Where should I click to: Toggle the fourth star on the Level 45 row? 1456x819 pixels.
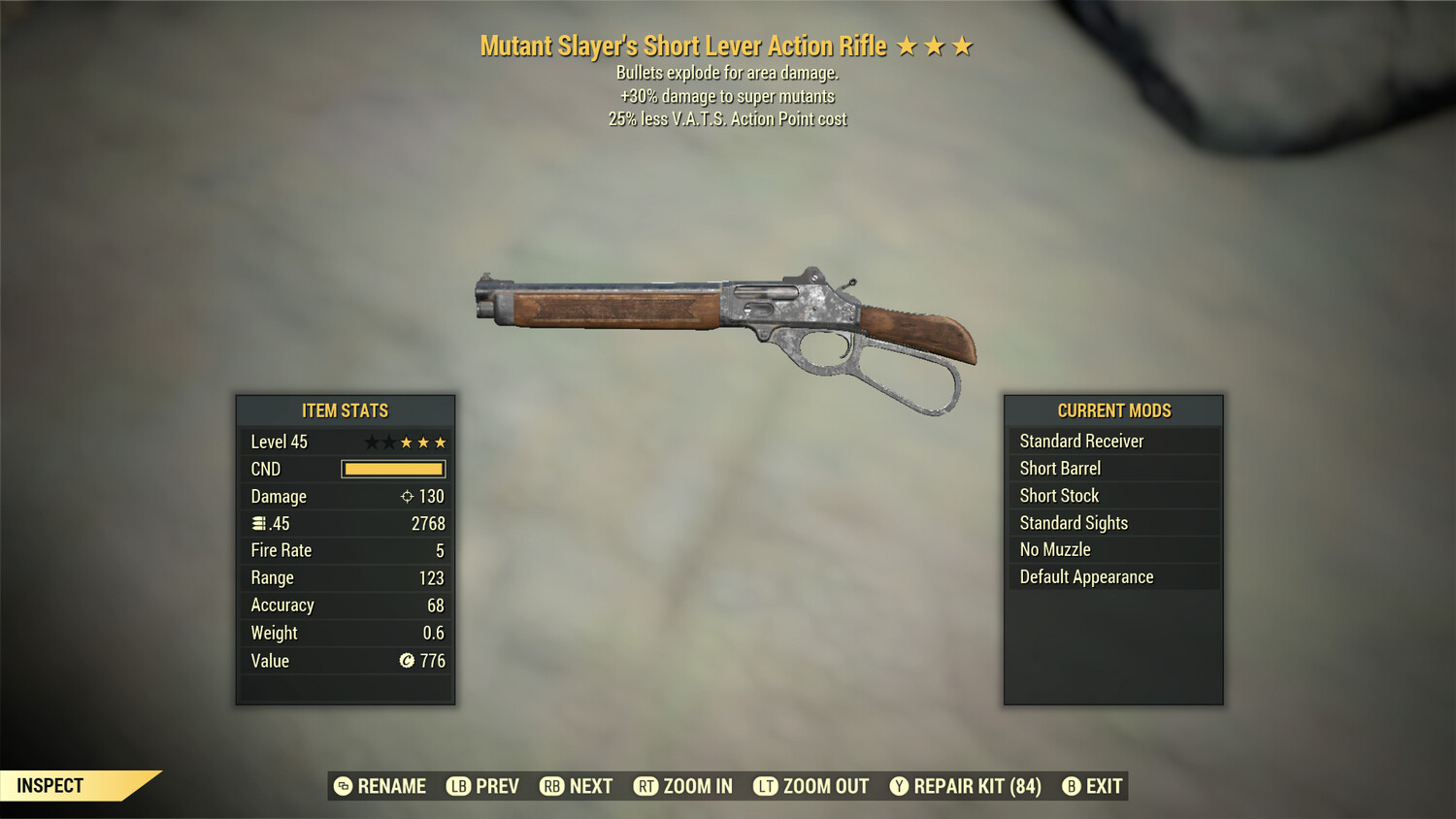(423, 442)
